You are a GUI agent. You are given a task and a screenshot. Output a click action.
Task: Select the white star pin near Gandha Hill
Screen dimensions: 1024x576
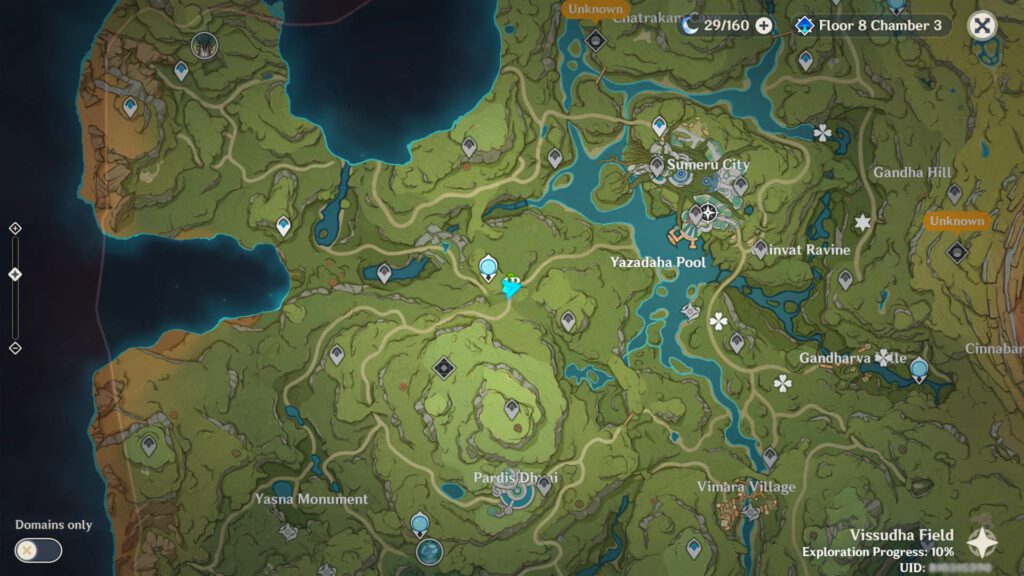(862, 222)
